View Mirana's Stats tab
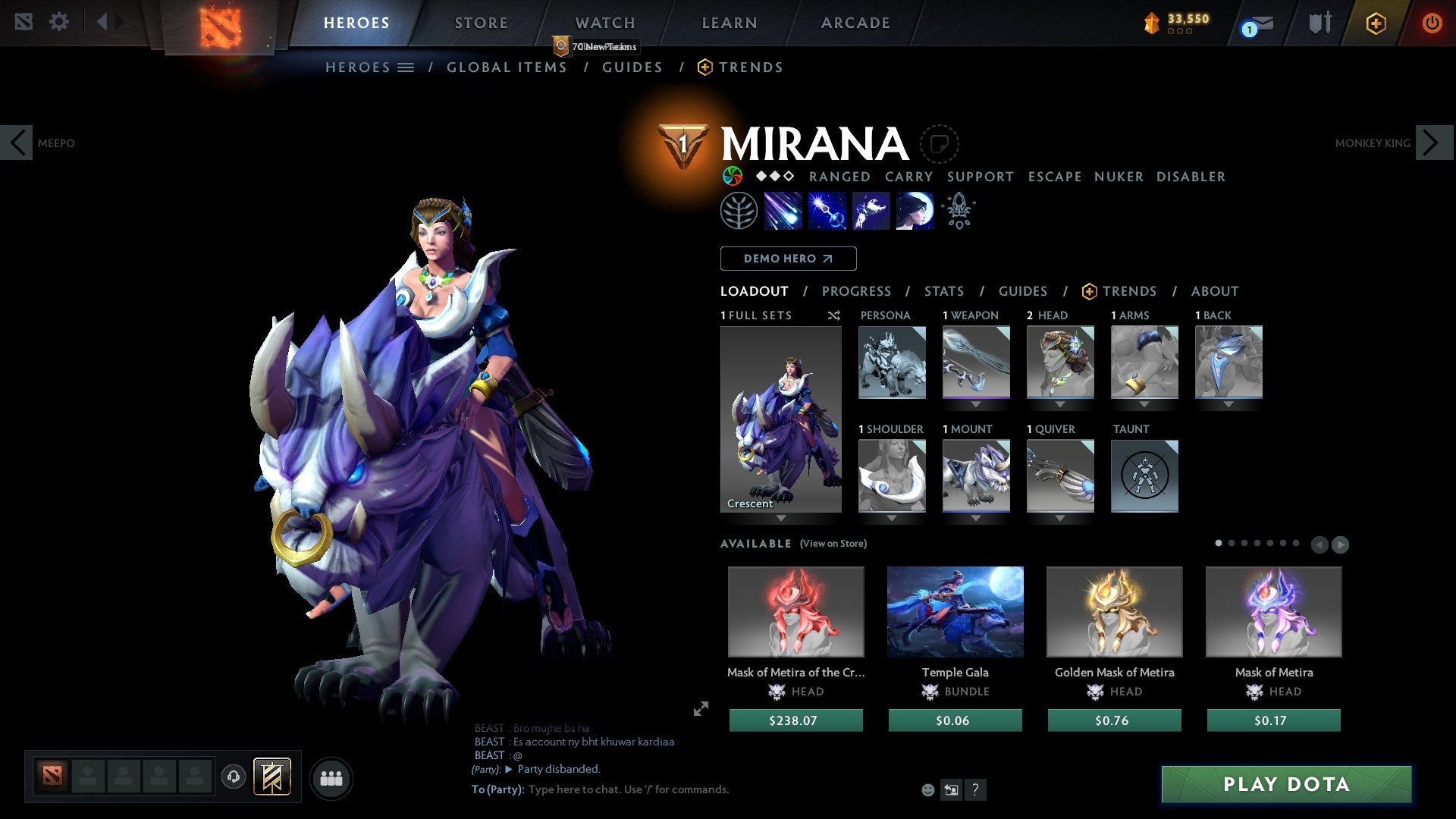 tap(943, 291)
